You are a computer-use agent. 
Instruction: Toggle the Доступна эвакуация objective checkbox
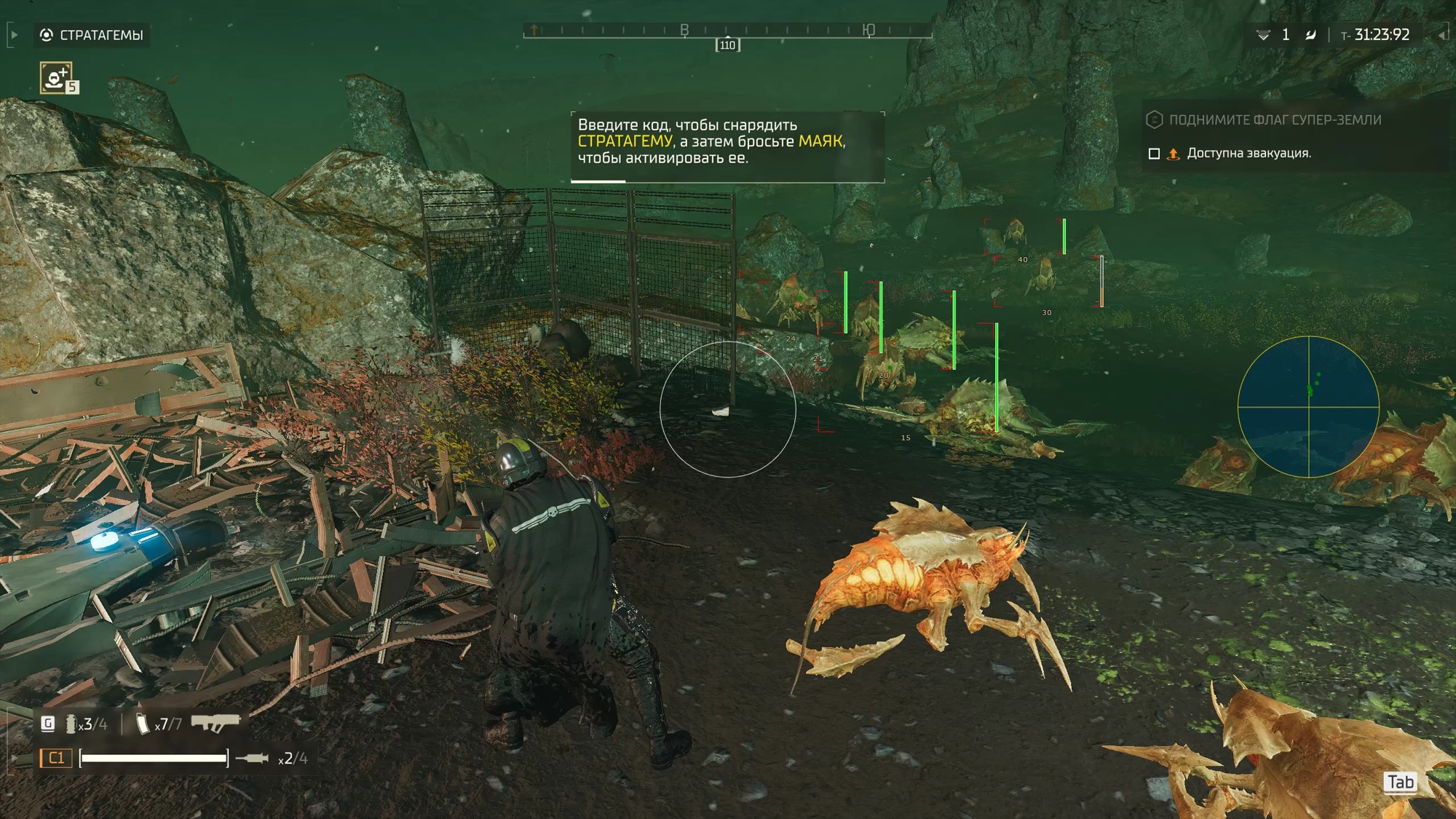[x=1154, y=154]
